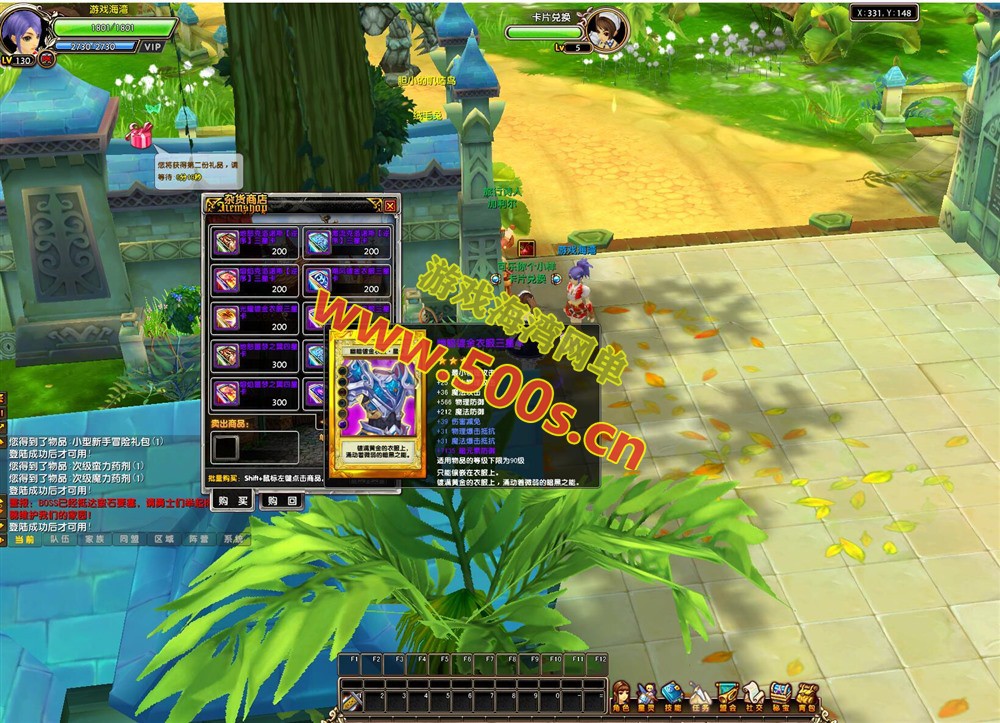The width and height of the screenshot is (1000, 723).
Task: Open the 背包 backpack inventory
Action: coord(806,694)
